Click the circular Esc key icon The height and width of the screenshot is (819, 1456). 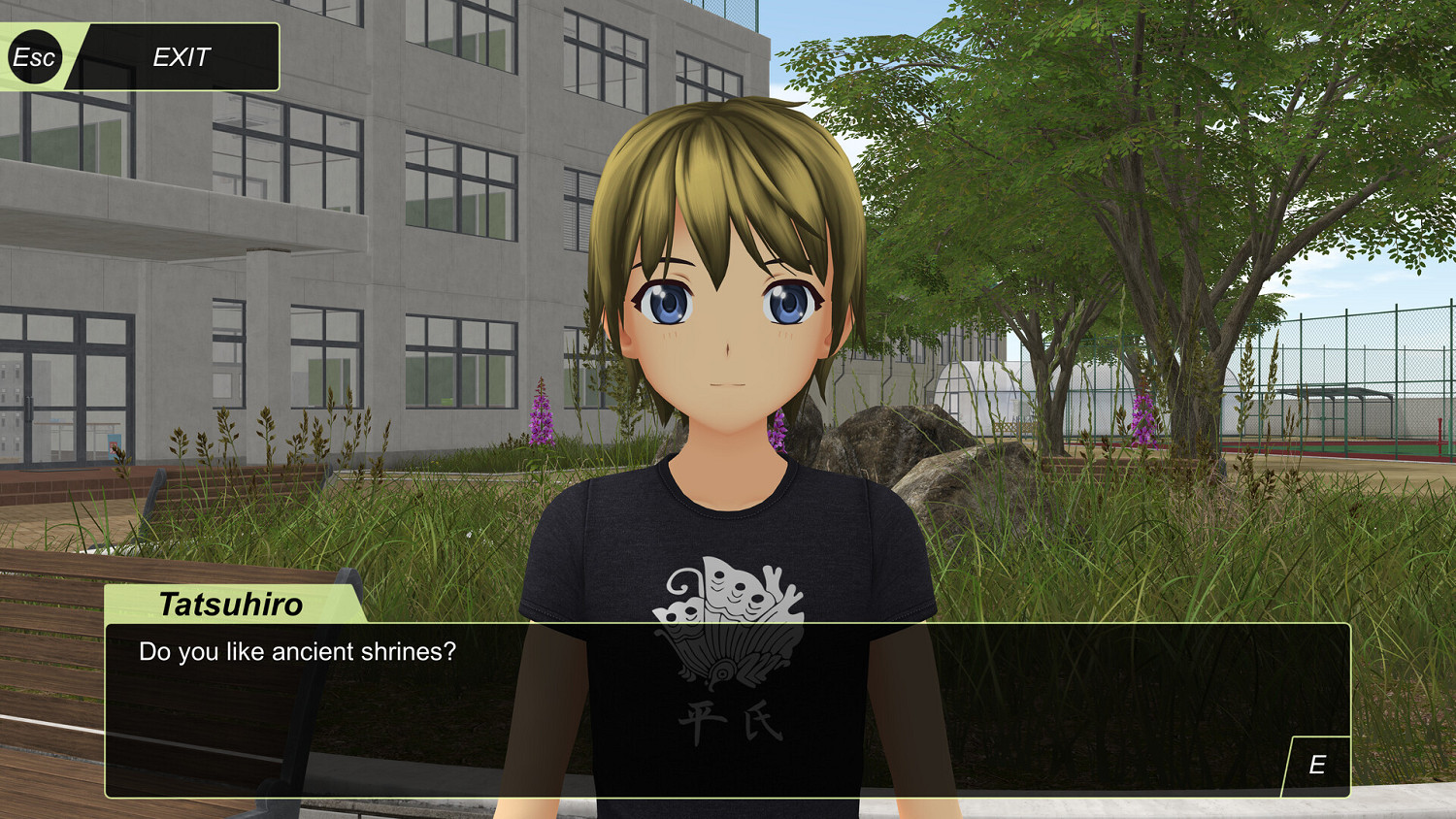pyautogui.click(x=35, y=56)
